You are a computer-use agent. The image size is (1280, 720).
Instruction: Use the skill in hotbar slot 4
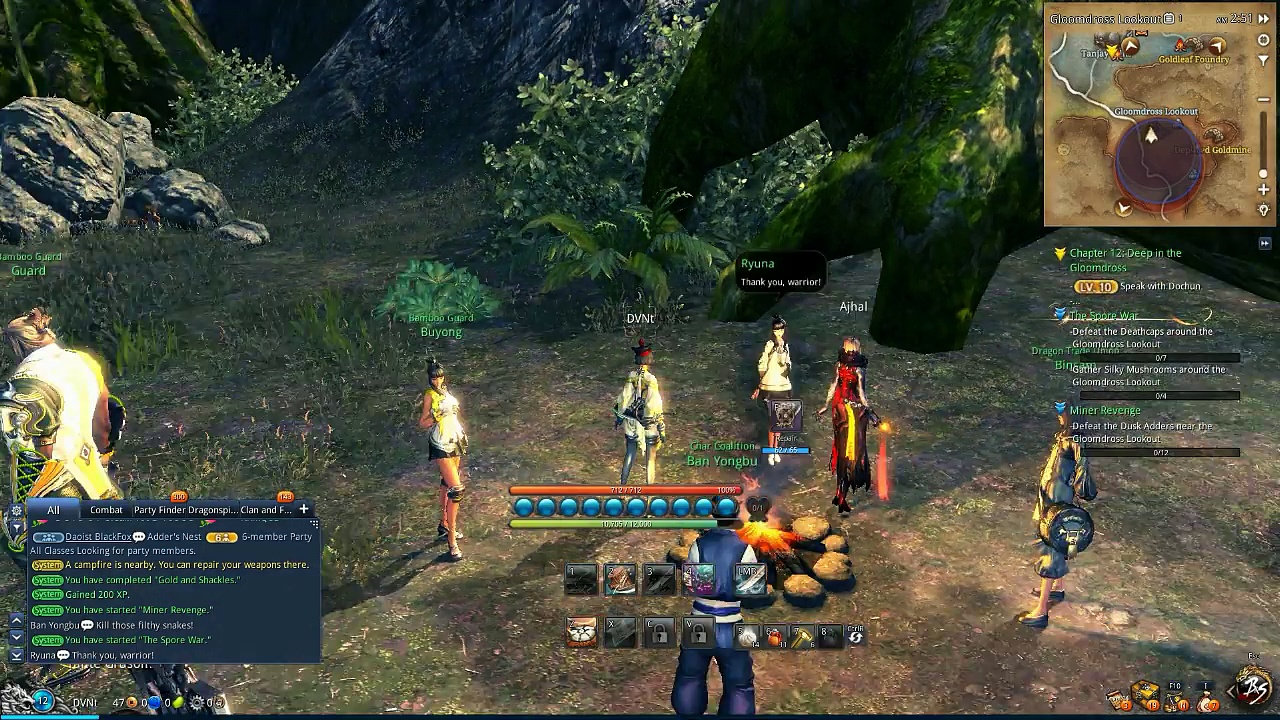pos(699,578)
